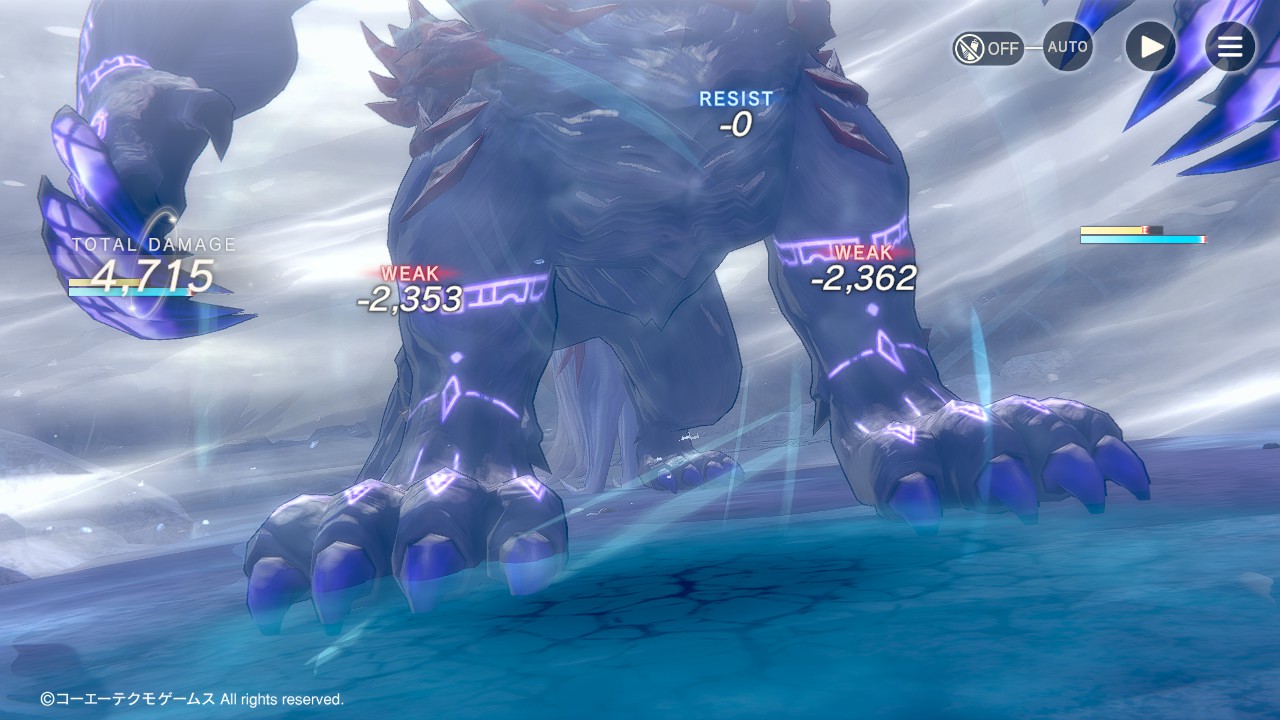Click the play arrow speed button
The height and width of the screenshot is (720, 1280).
[1150, 47]
